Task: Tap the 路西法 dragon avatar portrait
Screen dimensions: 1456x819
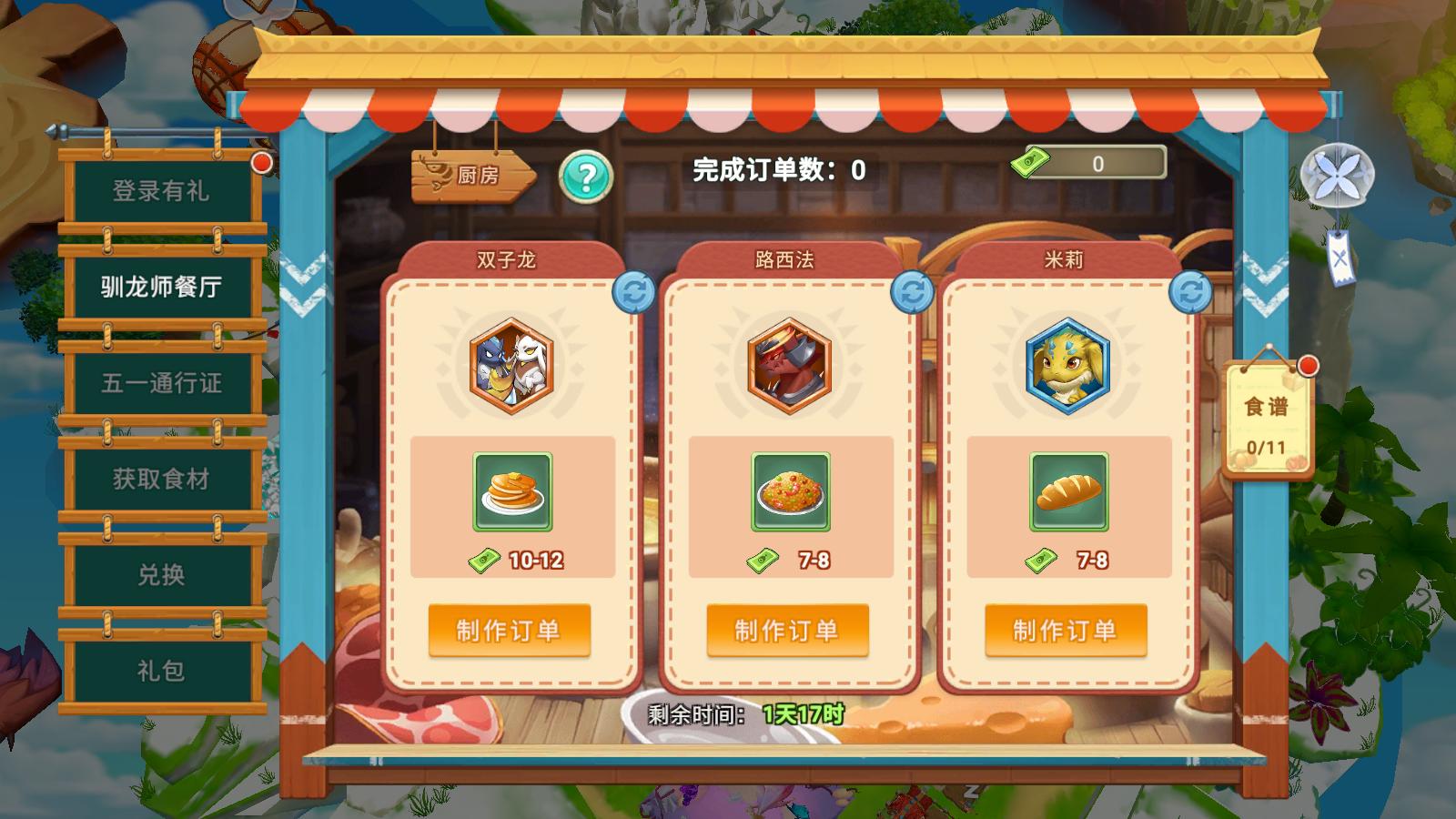Action: (788, 366)
